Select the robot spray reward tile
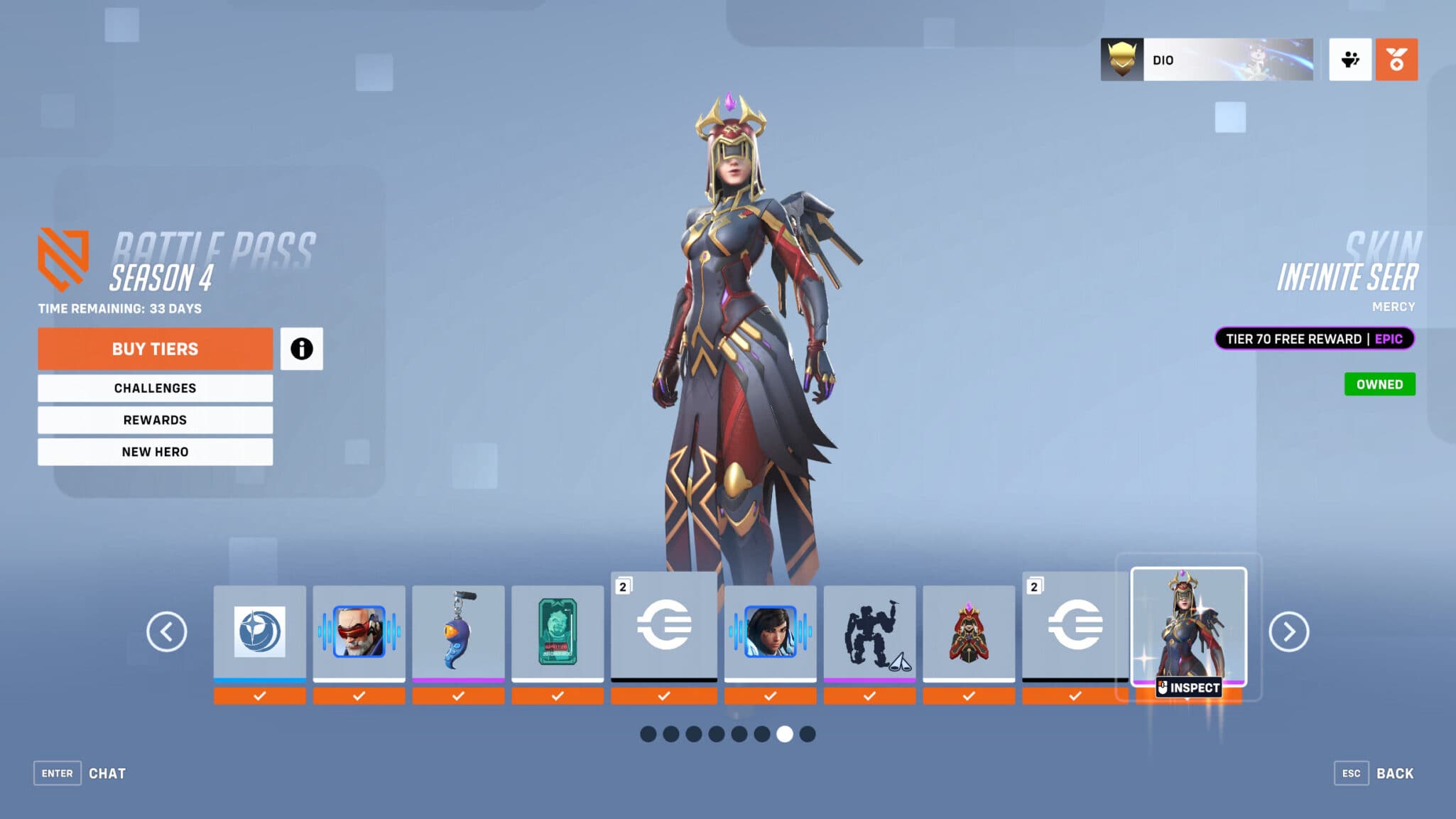 tap(870, 632)
